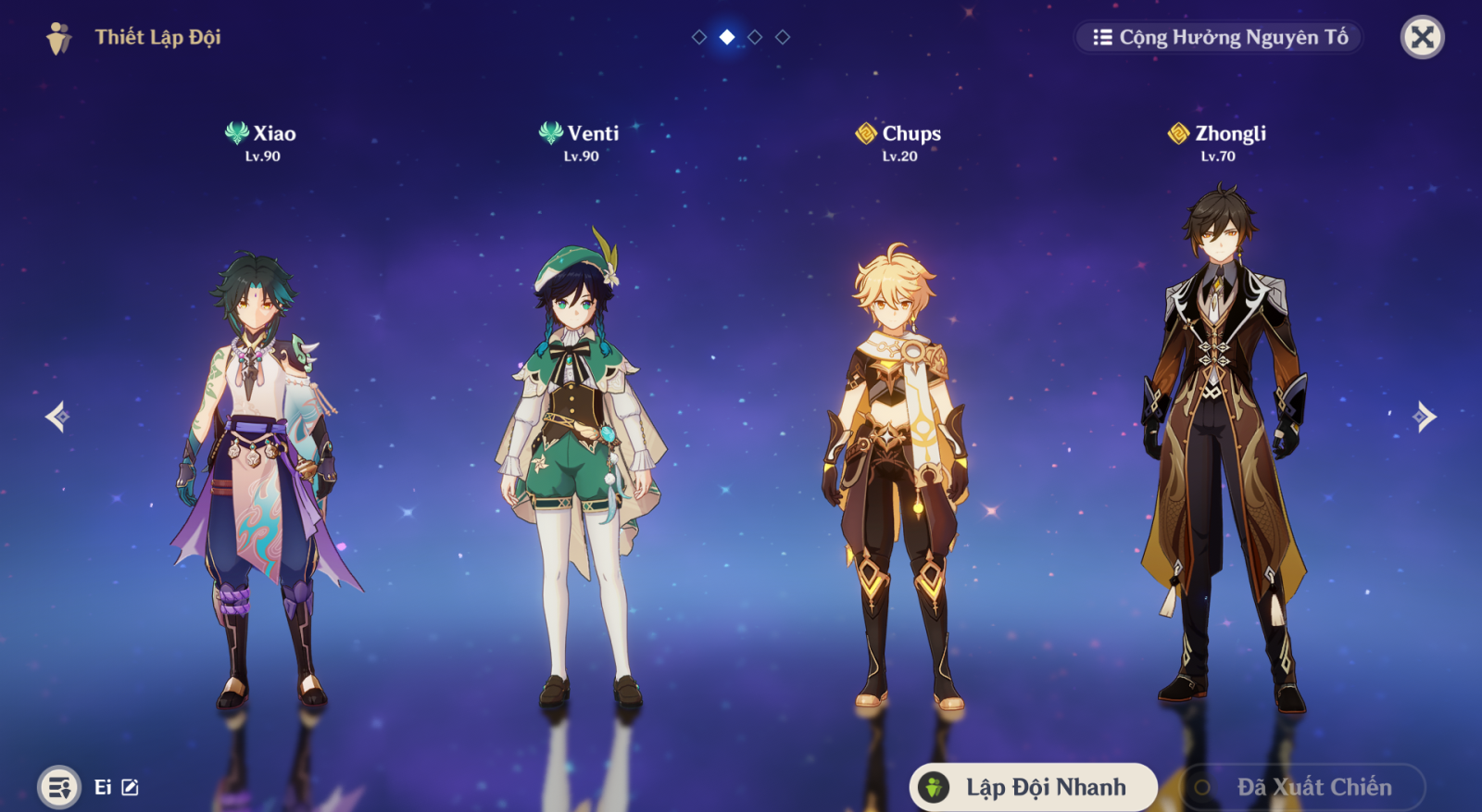The width and height of the screenshot is (1482, 812).
Task: Click the team list icon next to Ei
Action: point(58,788)
